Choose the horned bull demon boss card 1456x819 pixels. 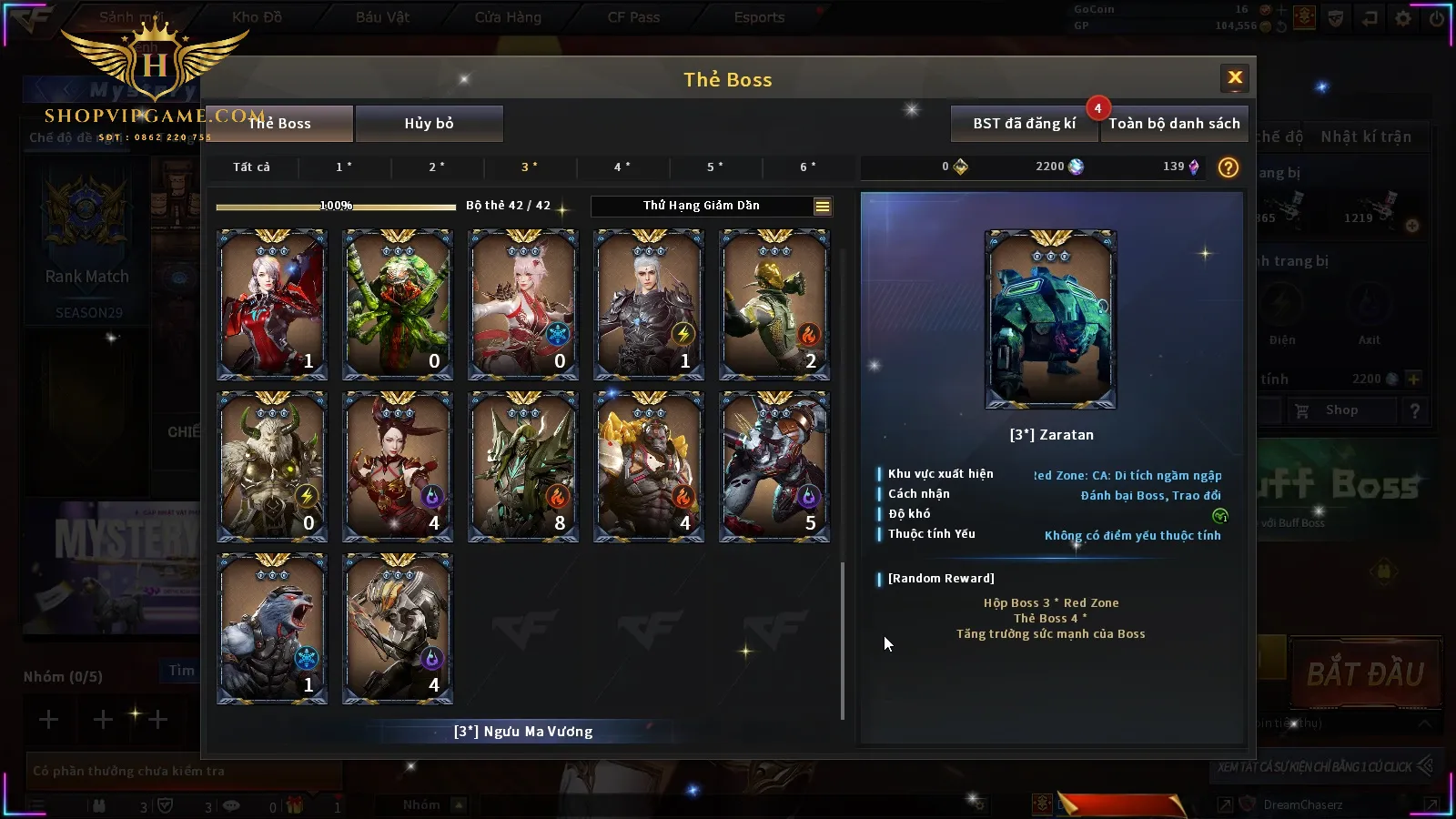(272, 466)
